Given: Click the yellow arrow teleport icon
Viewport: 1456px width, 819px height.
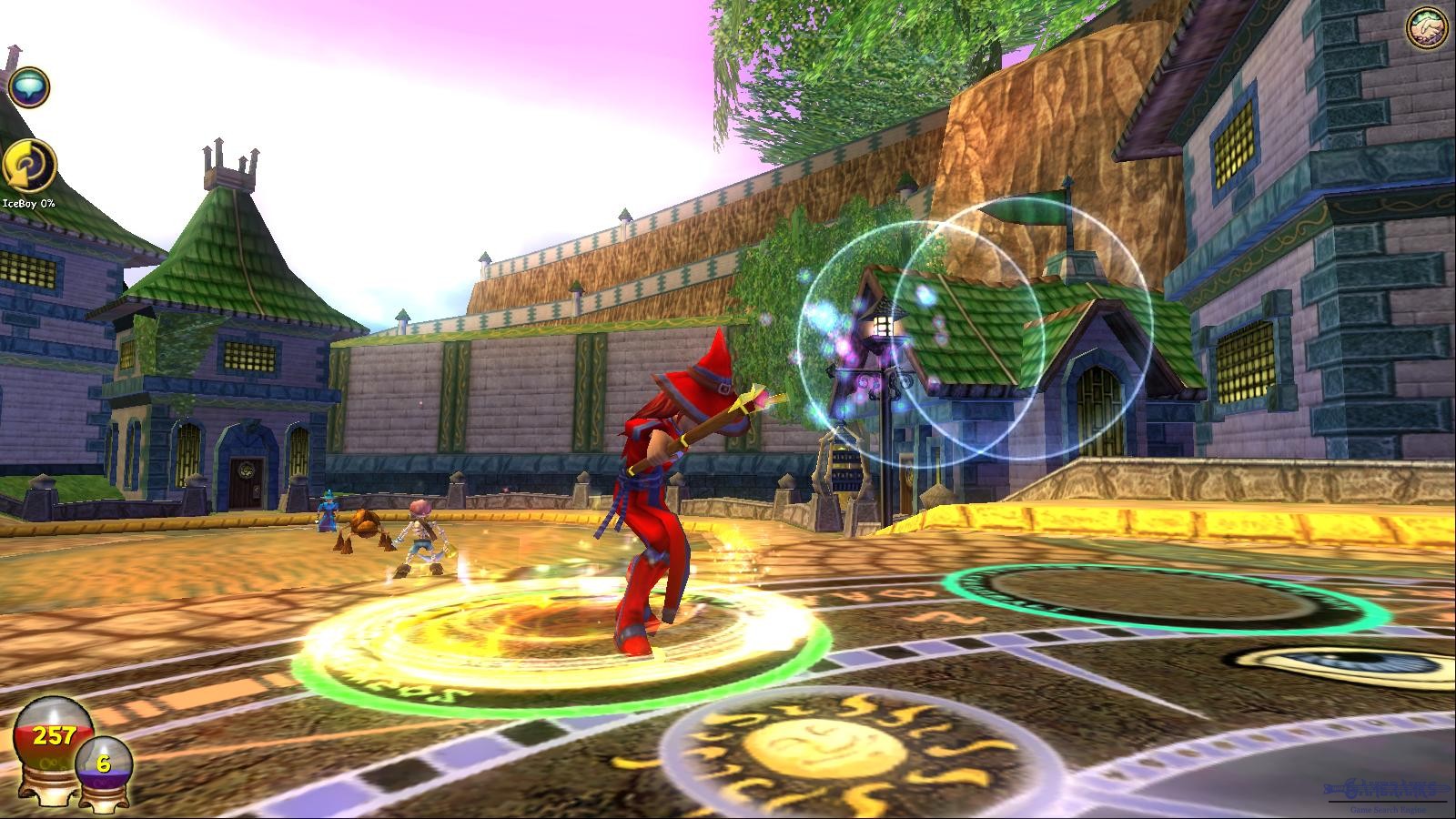Looking at the screenshot, I should (x=29, y=166).
